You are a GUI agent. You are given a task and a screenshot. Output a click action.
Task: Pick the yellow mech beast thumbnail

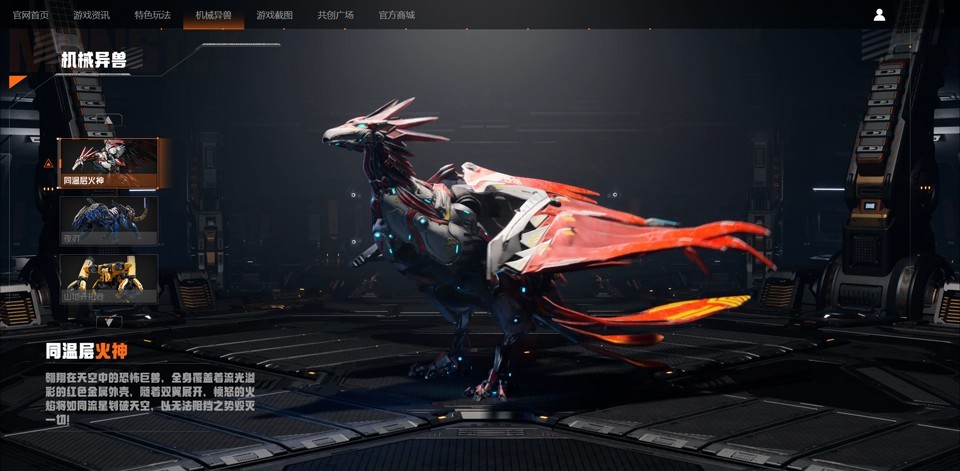(x=109, y=278)
